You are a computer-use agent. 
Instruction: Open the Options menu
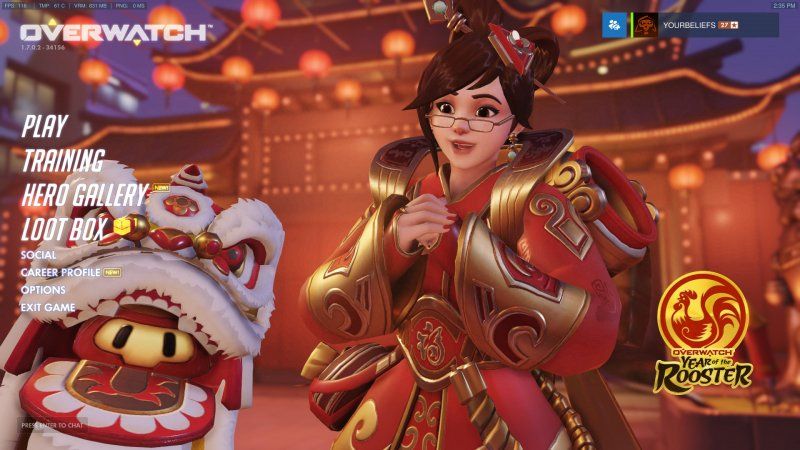tap(43, 290)
